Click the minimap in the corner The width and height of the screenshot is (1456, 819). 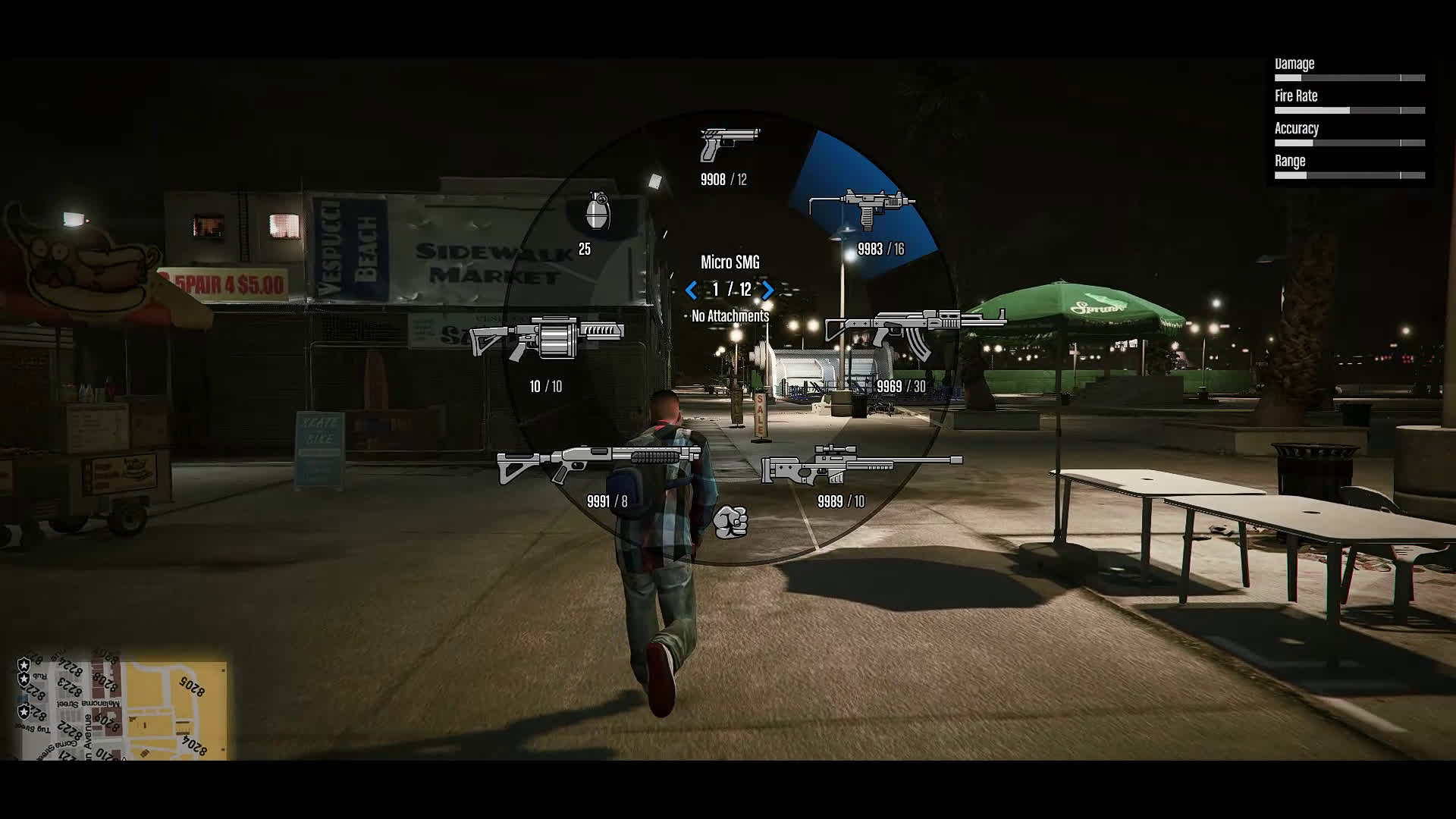pyautogui.click(x=121, y=710)
